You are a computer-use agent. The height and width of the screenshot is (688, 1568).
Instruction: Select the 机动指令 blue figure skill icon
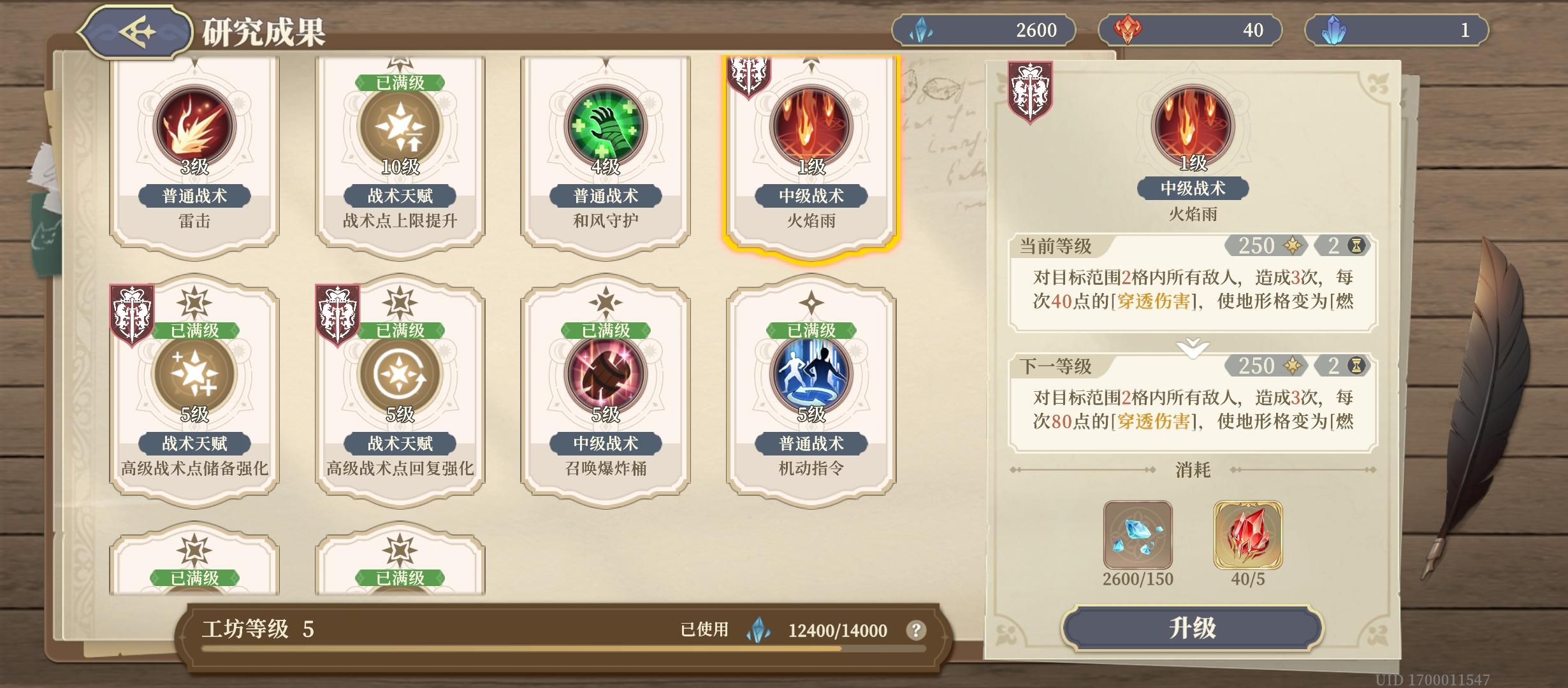click(811, 374)
